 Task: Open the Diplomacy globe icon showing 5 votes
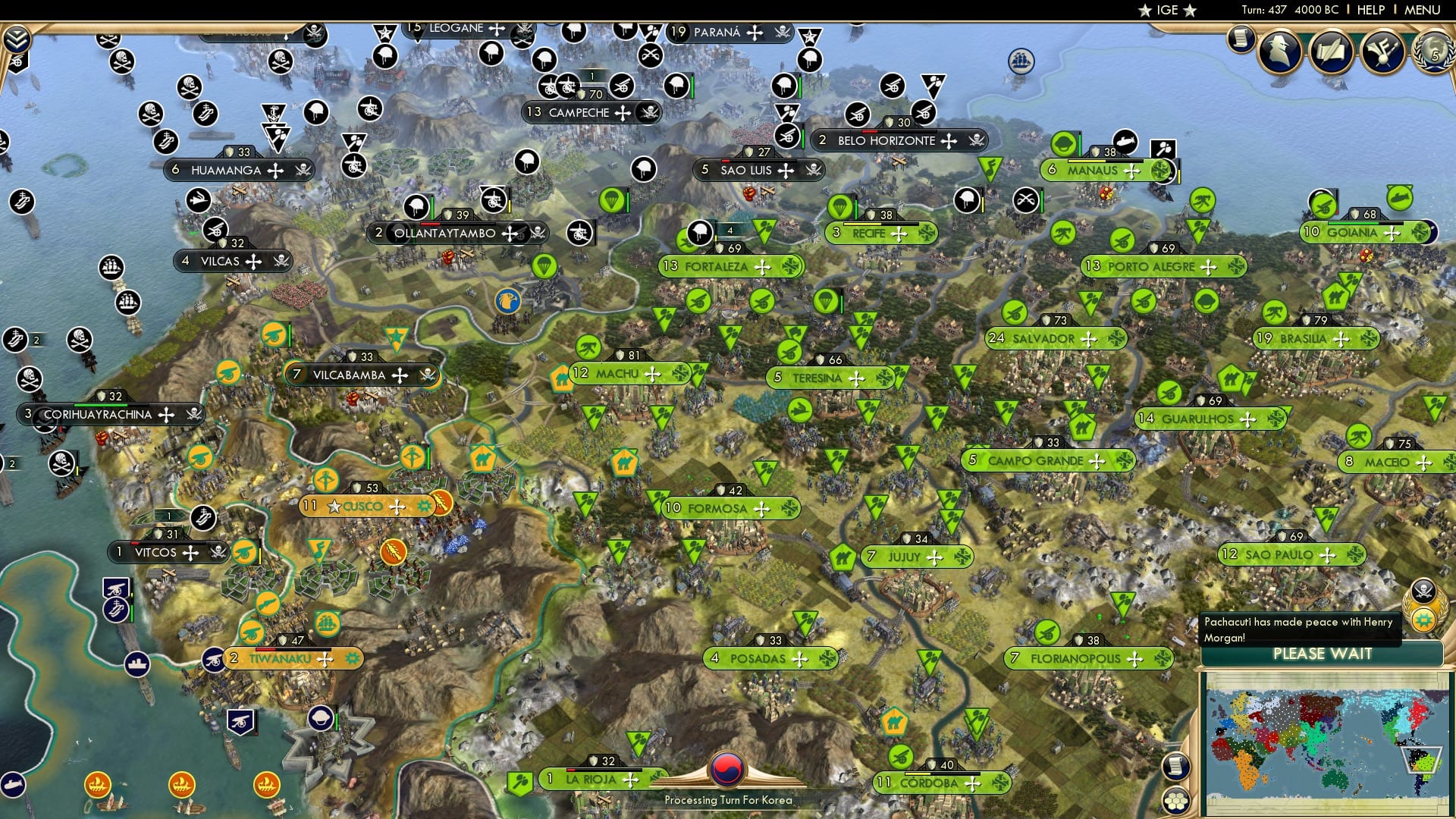(1433, 53)
